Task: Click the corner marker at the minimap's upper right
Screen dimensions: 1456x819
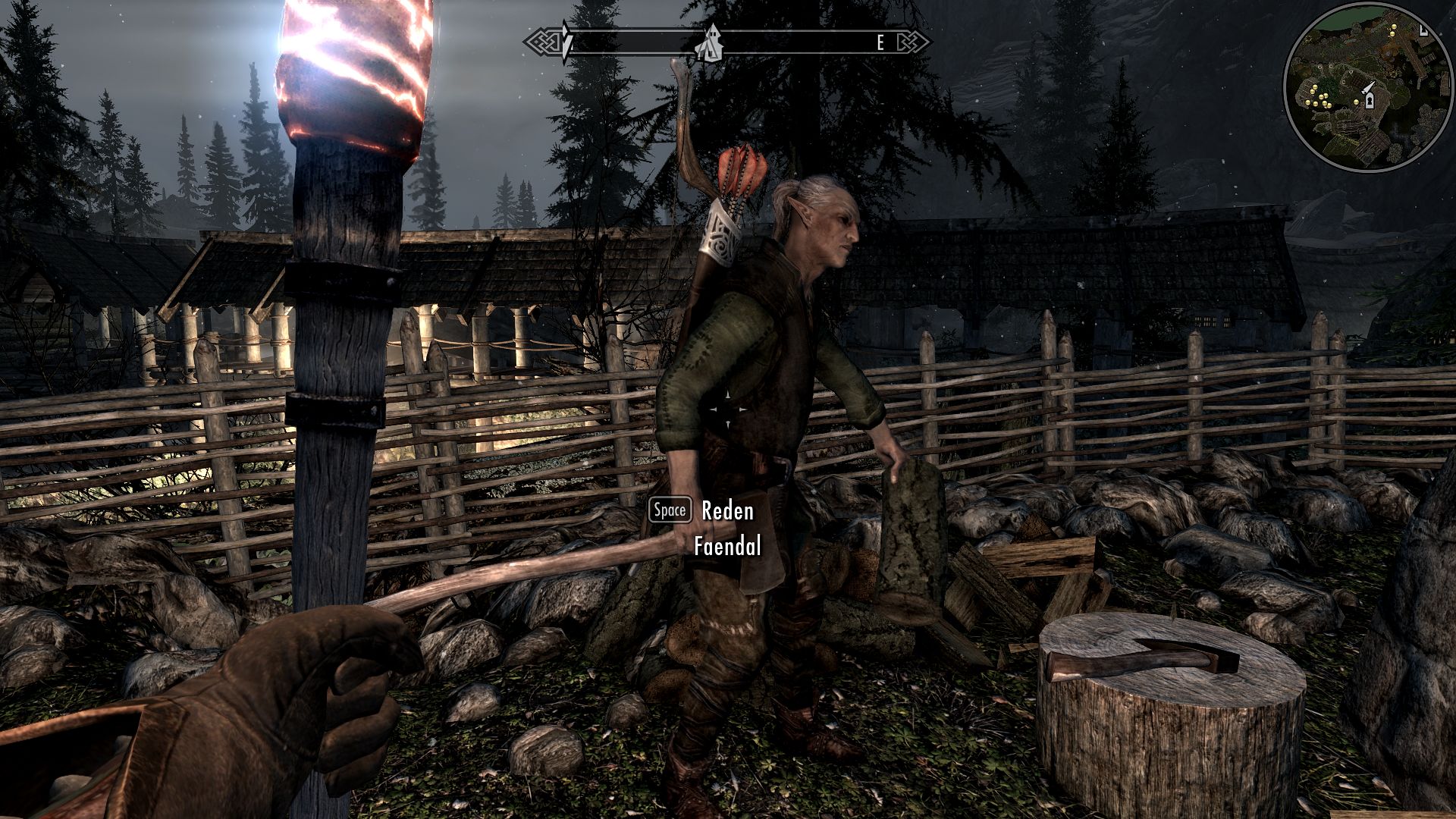Action: coord(1423,31)
